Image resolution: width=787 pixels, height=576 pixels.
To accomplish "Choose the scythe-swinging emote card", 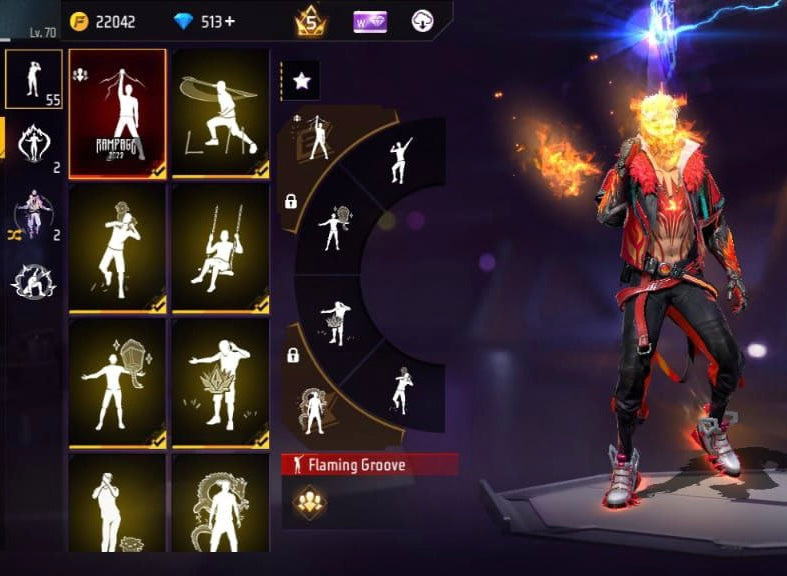I will pyautogui.click(x=220, y=112).
